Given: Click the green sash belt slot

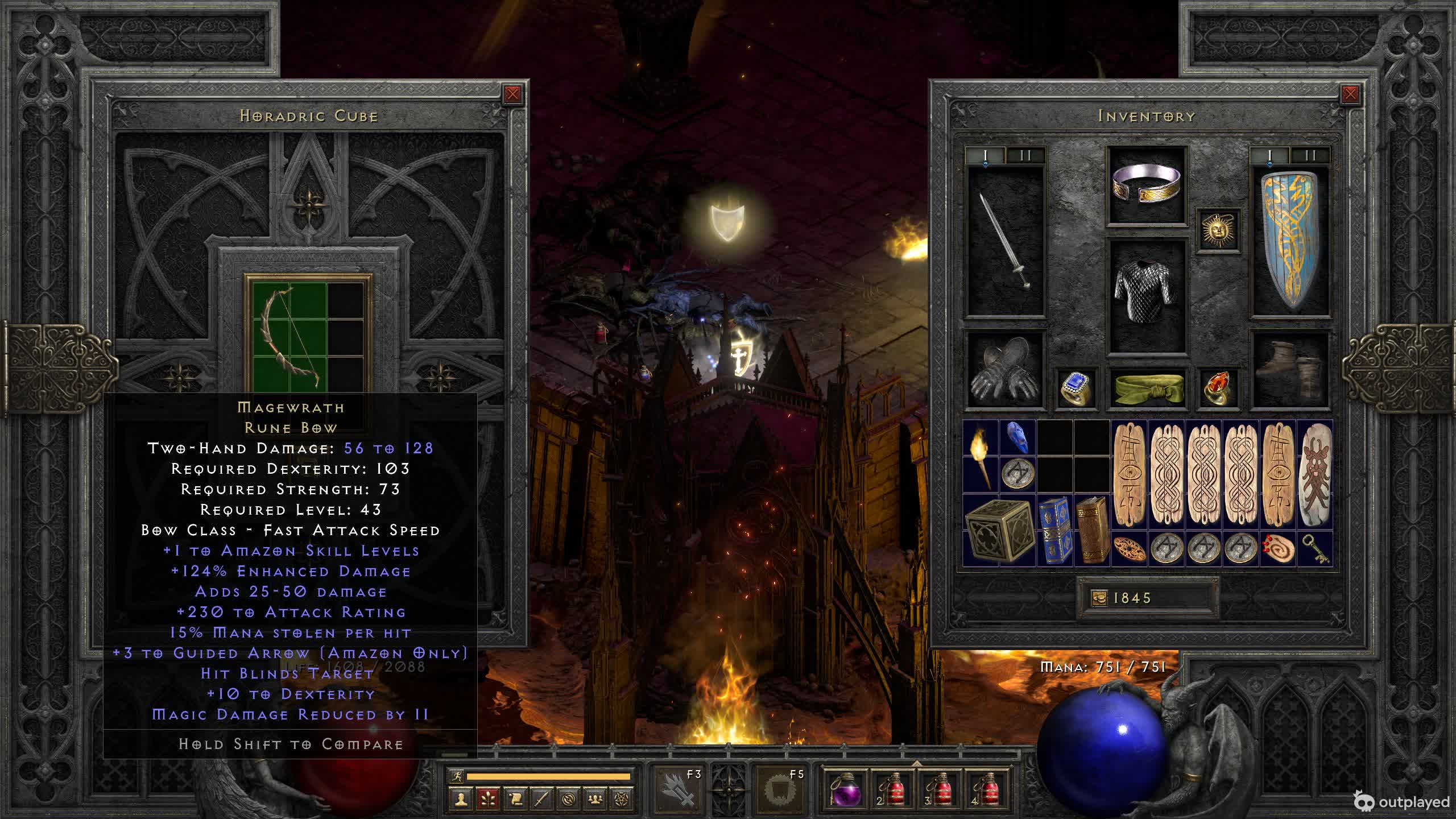Looking at the screenshot, I should click(x=1147, y=388).
